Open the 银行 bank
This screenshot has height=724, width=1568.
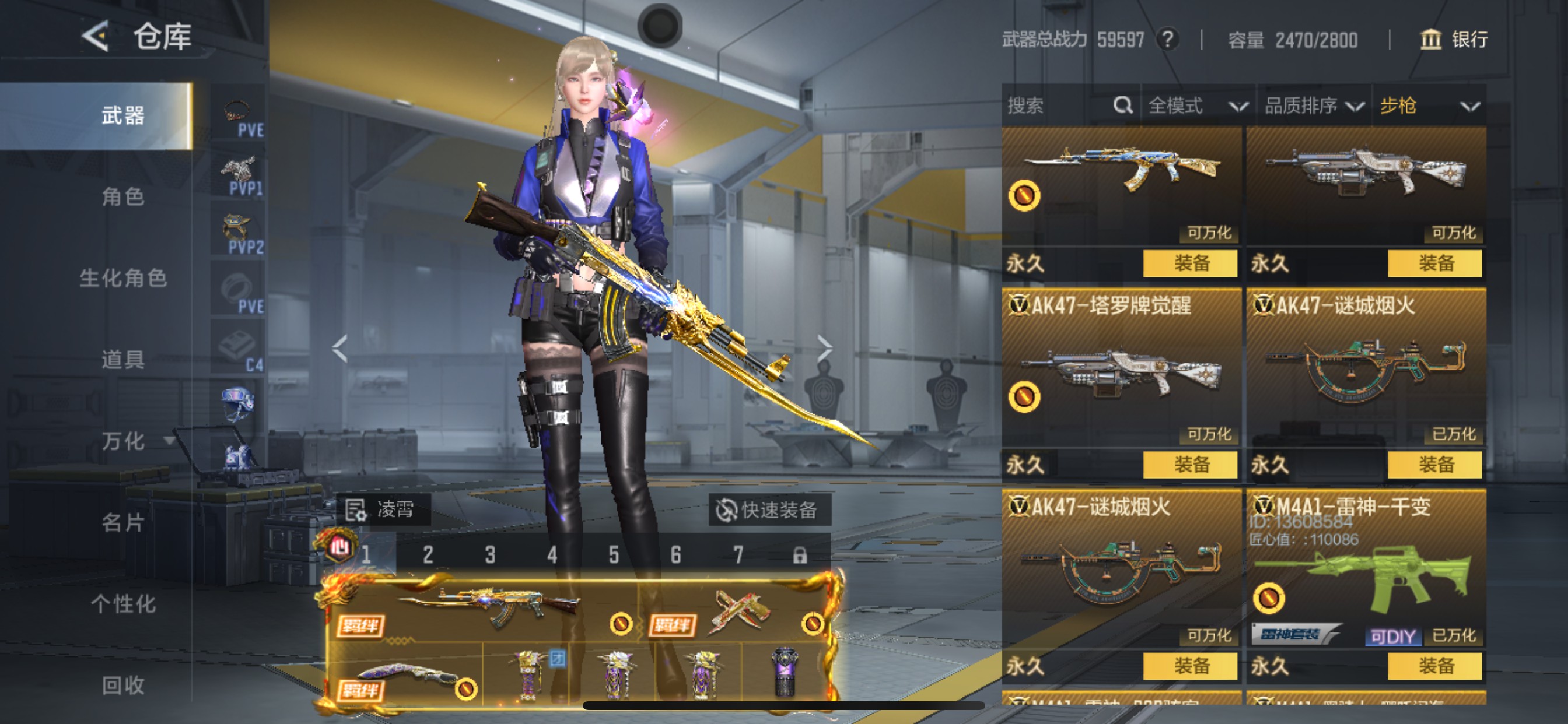[1454, 40]
